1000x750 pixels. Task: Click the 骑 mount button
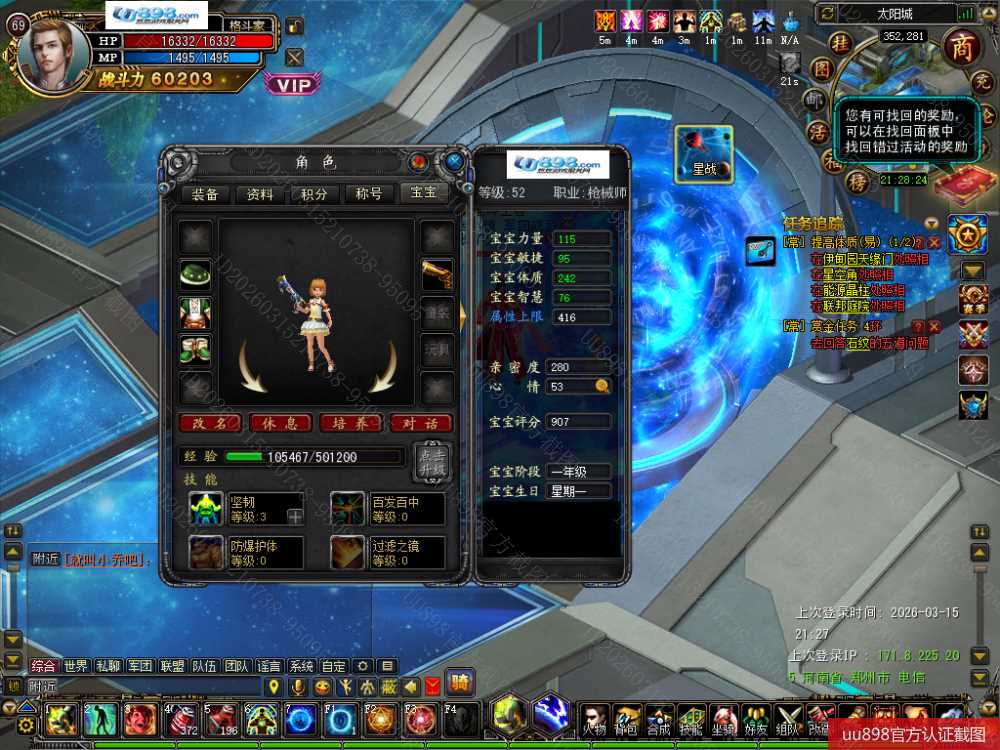(460, 682)
